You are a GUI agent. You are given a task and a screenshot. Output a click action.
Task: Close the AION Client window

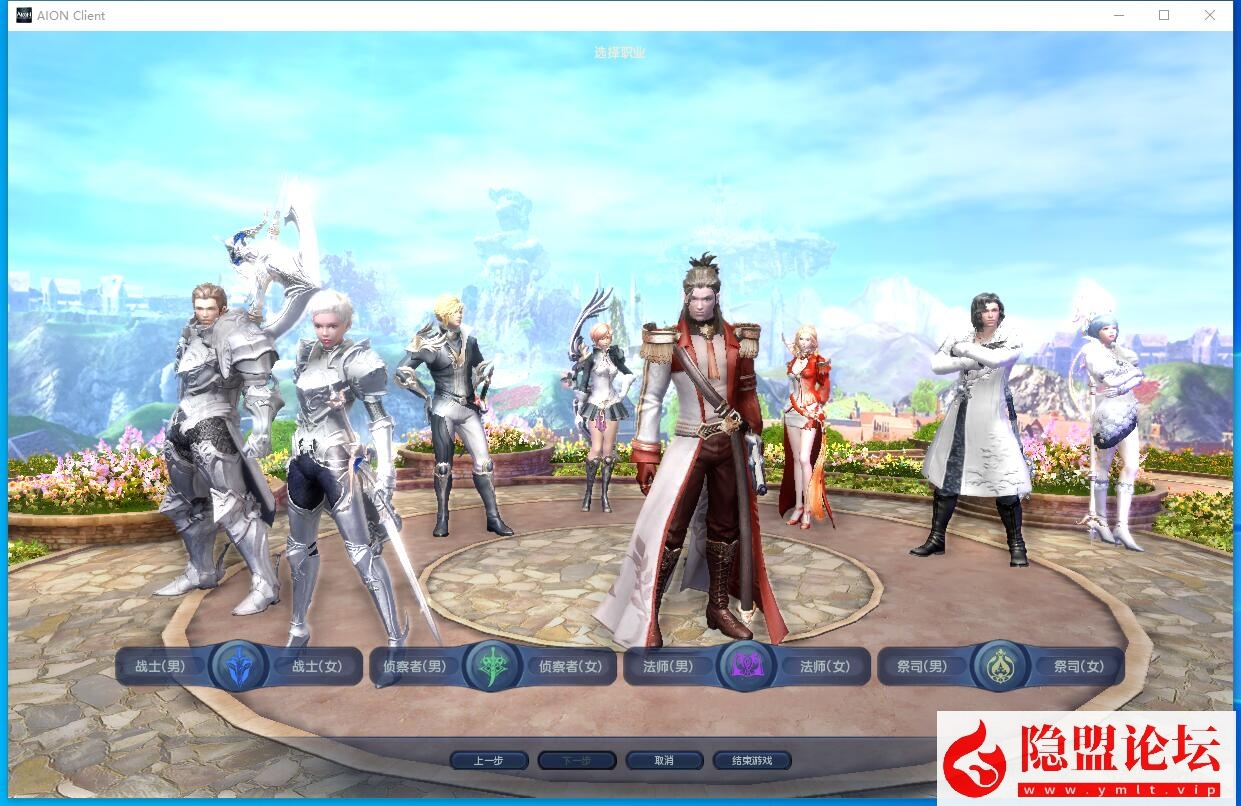[1210, 15]
